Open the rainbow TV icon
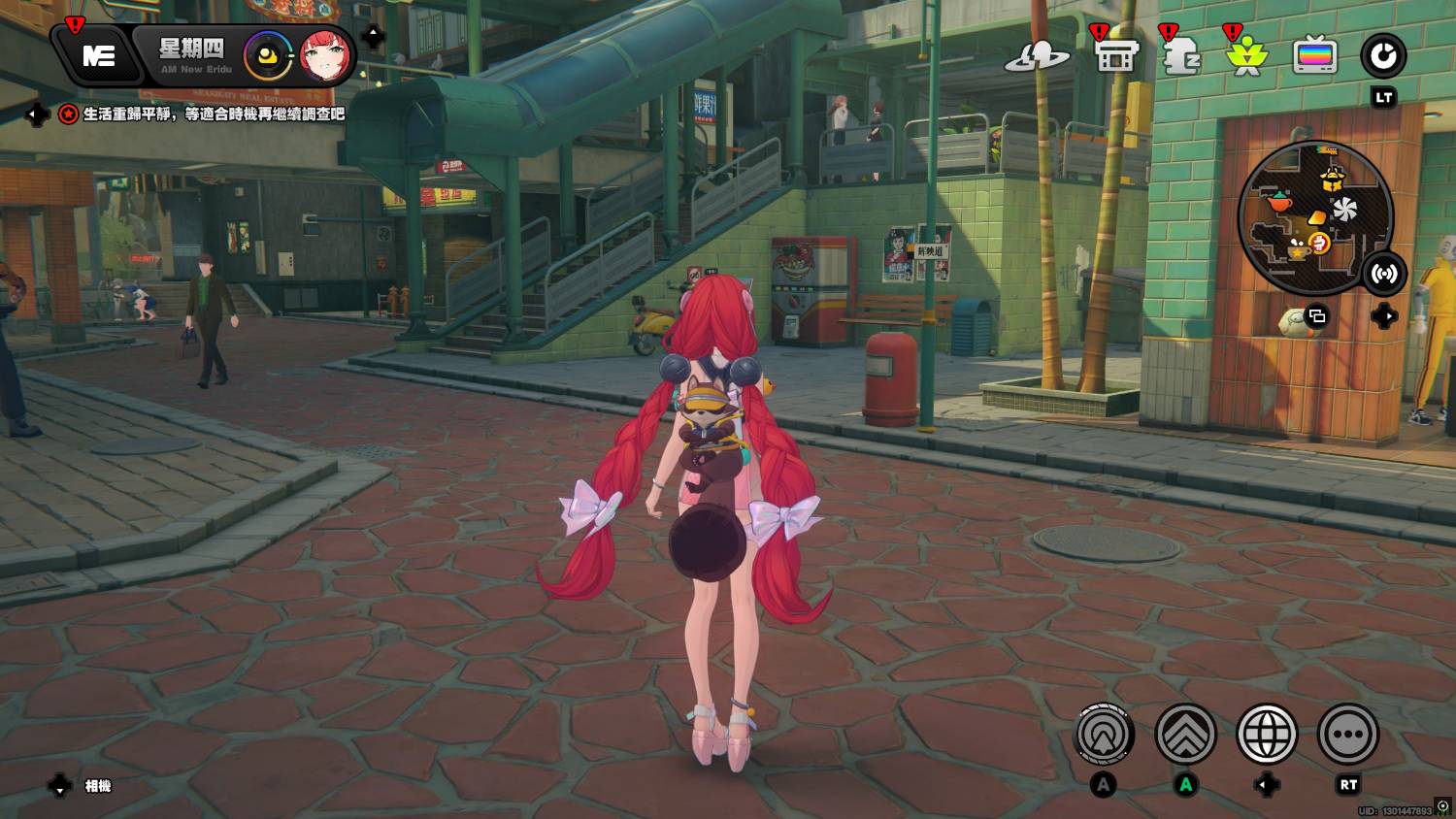 1315,56
